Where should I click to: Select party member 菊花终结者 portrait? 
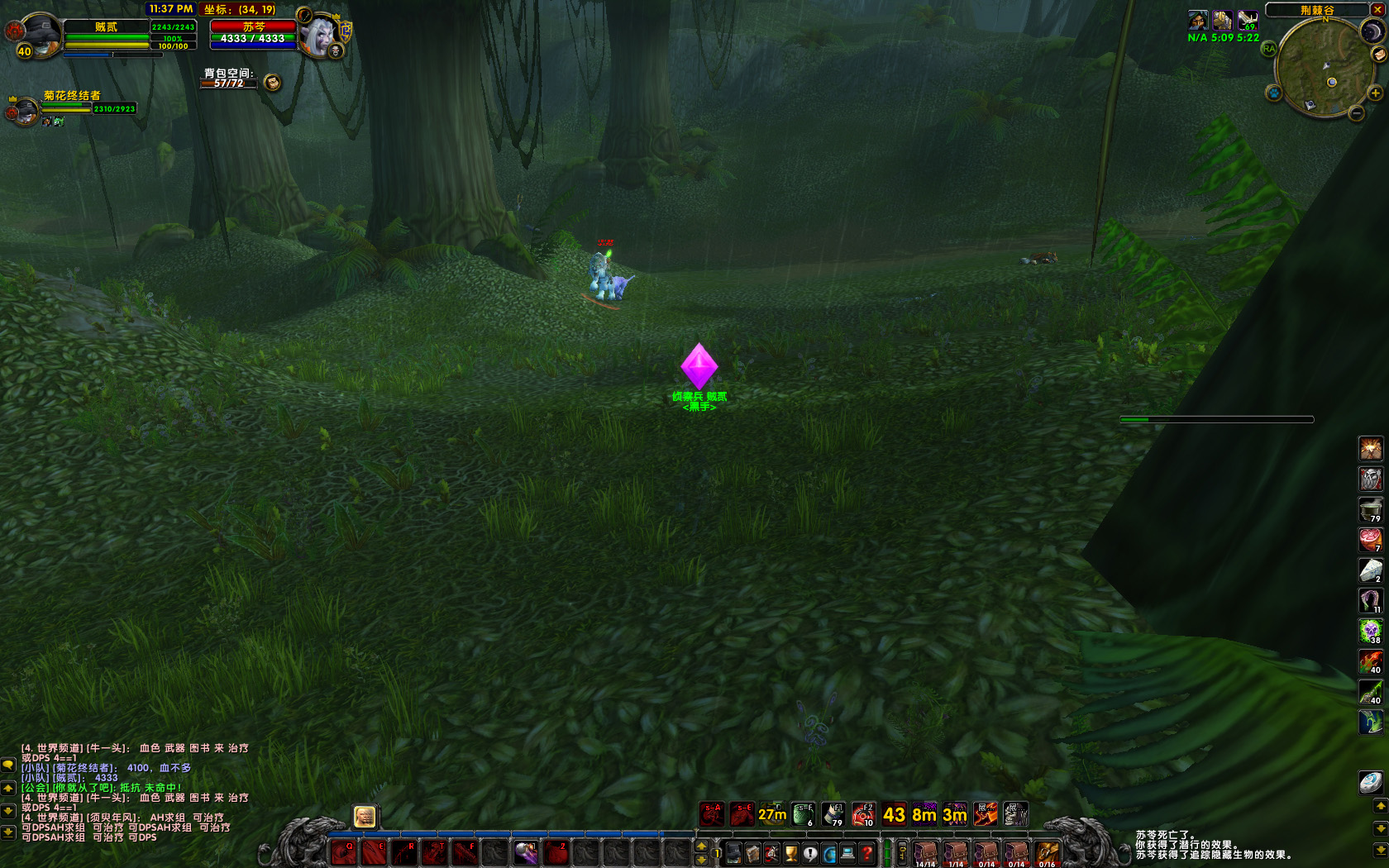26,110
